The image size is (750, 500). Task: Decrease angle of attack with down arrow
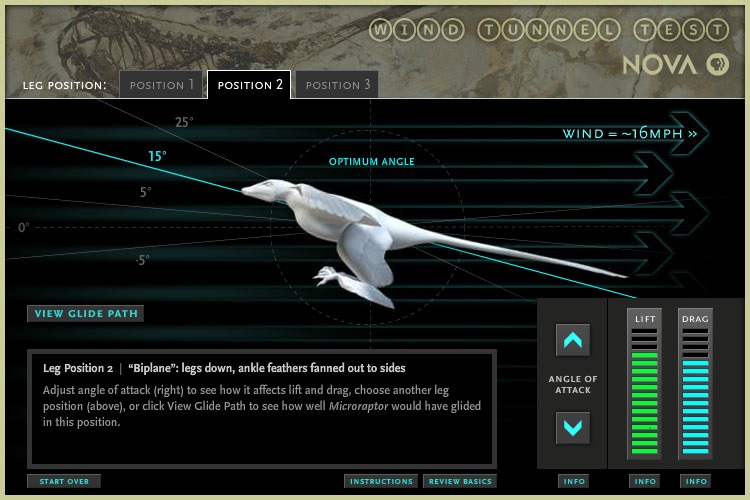click(573, 428)
